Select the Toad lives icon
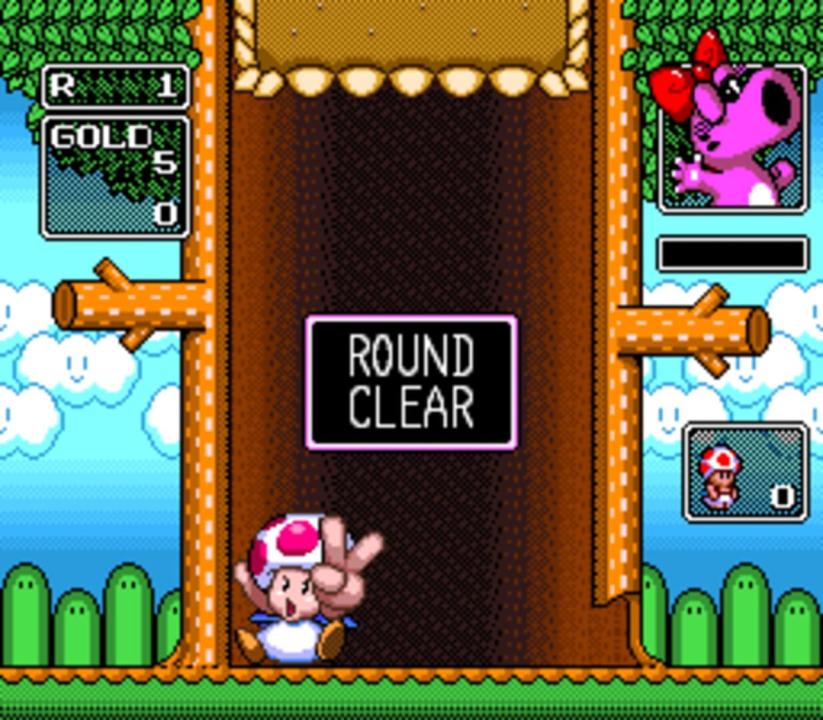Viewport: 823px width, 720px height. 718,474
